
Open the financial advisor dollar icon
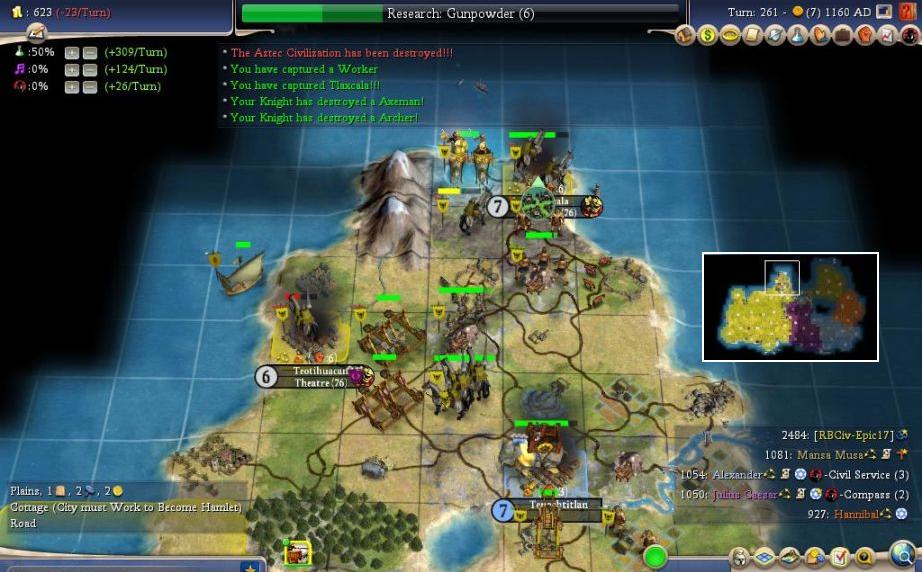click(708, 36)
